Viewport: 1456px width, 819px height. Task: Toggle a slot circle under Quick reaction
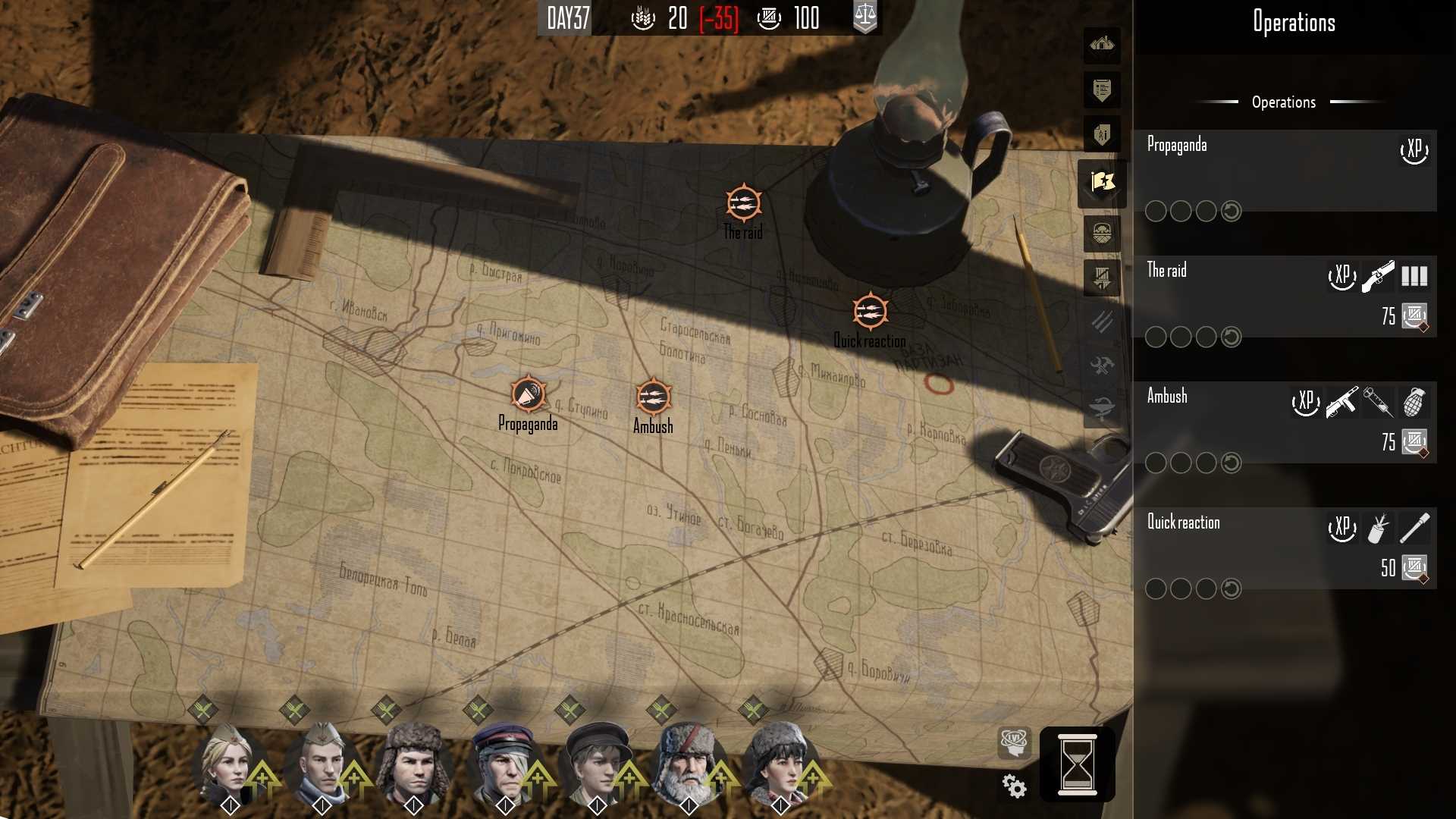(x=1156, y=588)
